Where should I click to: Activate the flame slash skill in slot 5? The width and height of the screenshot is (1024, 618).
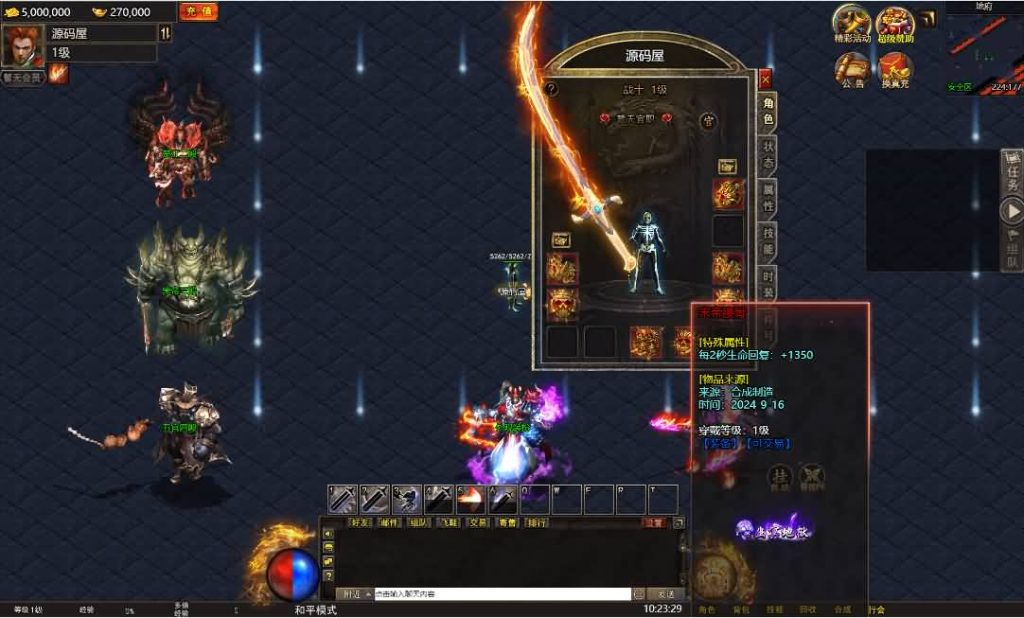pos(471,499)
